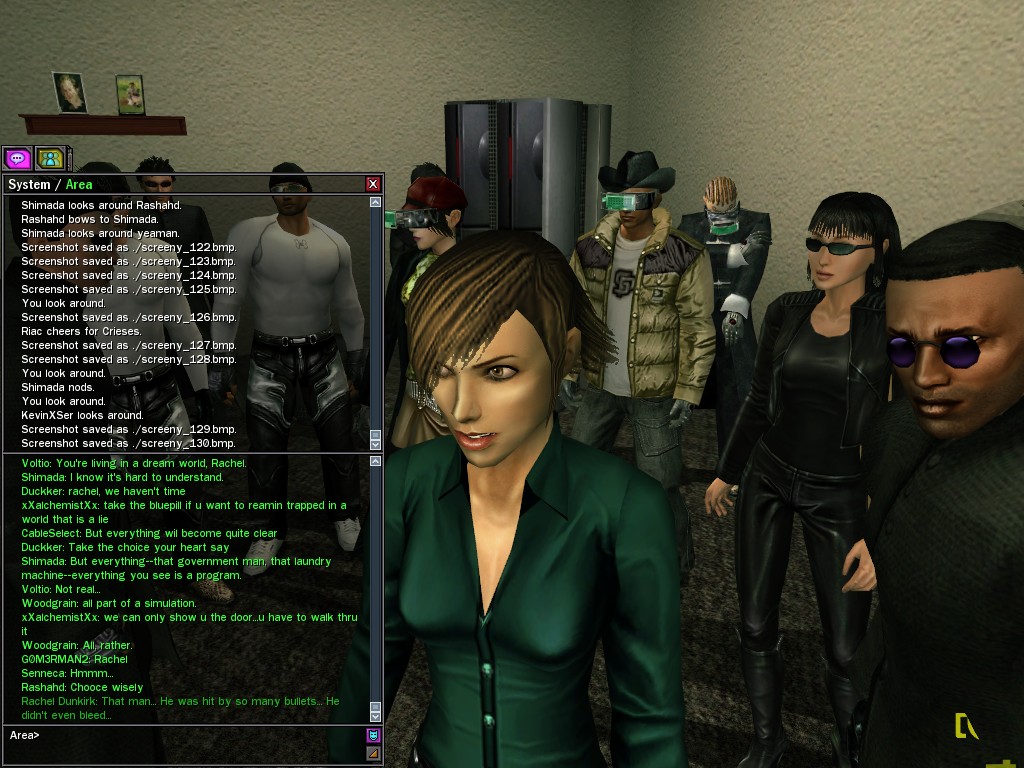Open the purple mask emote button
The width and height of the screenshot is (1024, 768).
click(x=374, y=735)
